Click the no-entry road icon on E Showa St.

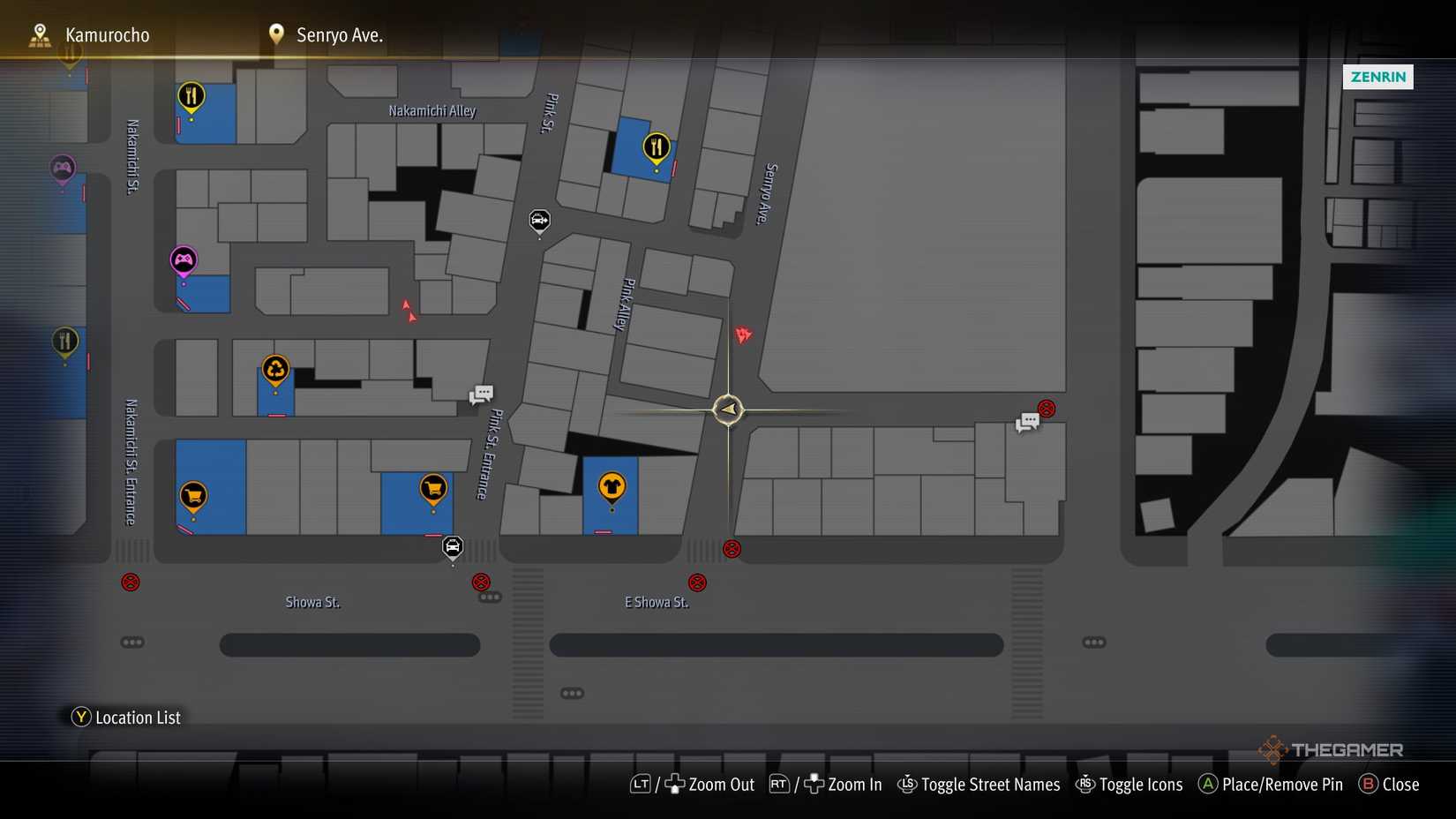pos(697,582)
